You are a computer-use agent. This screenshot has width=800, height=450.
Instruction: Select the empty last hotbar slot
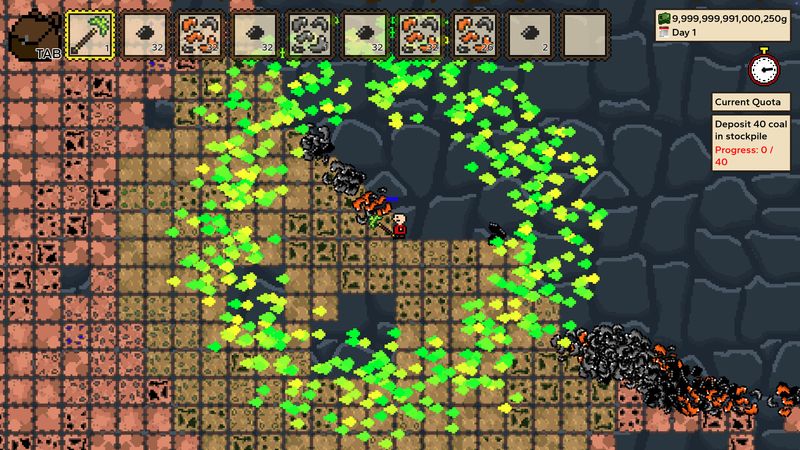(x=585, y=34)
